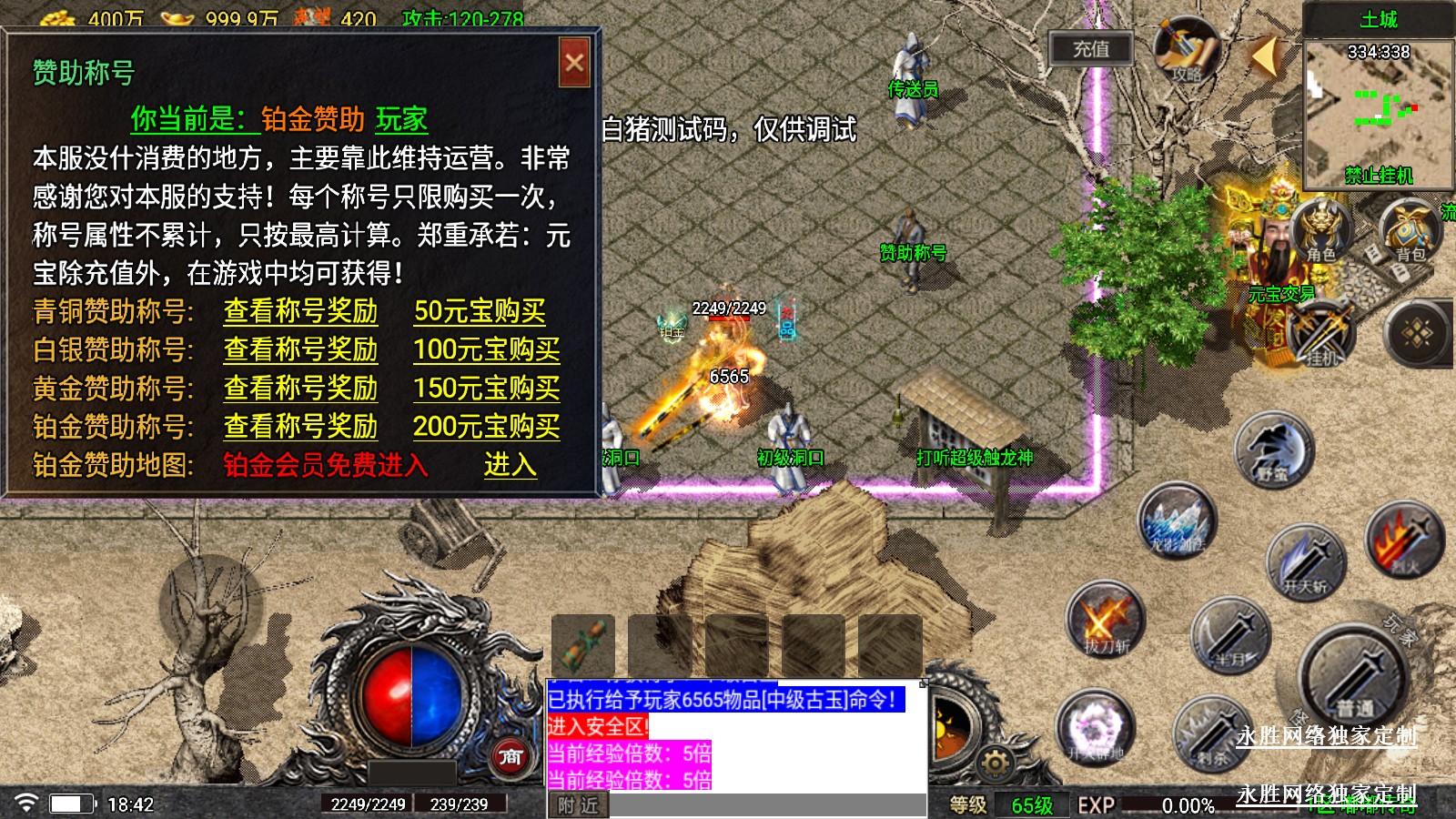Viewport: 1456px width, 819px height.
Task: Purchase the silver title for 100元宝
Action: click(x=486, y=350)
